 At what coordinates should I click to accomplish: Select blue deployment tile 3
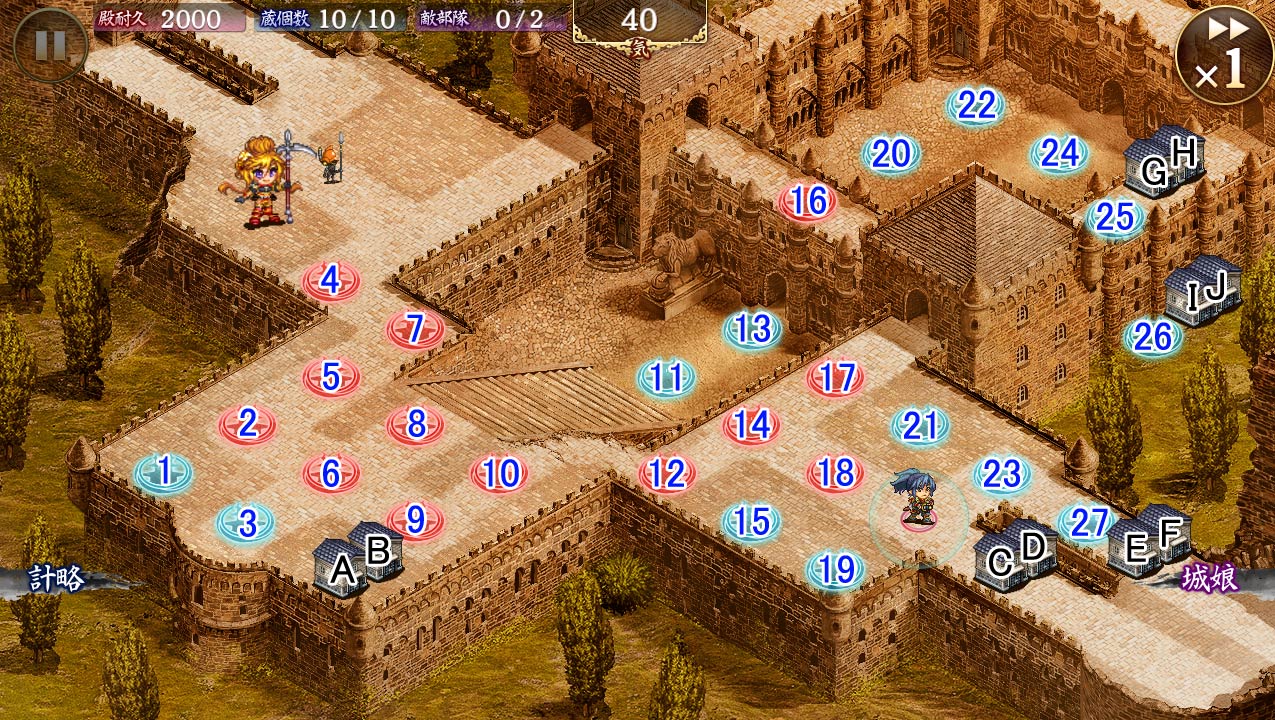pyautogui.click(x=247, y=522)
